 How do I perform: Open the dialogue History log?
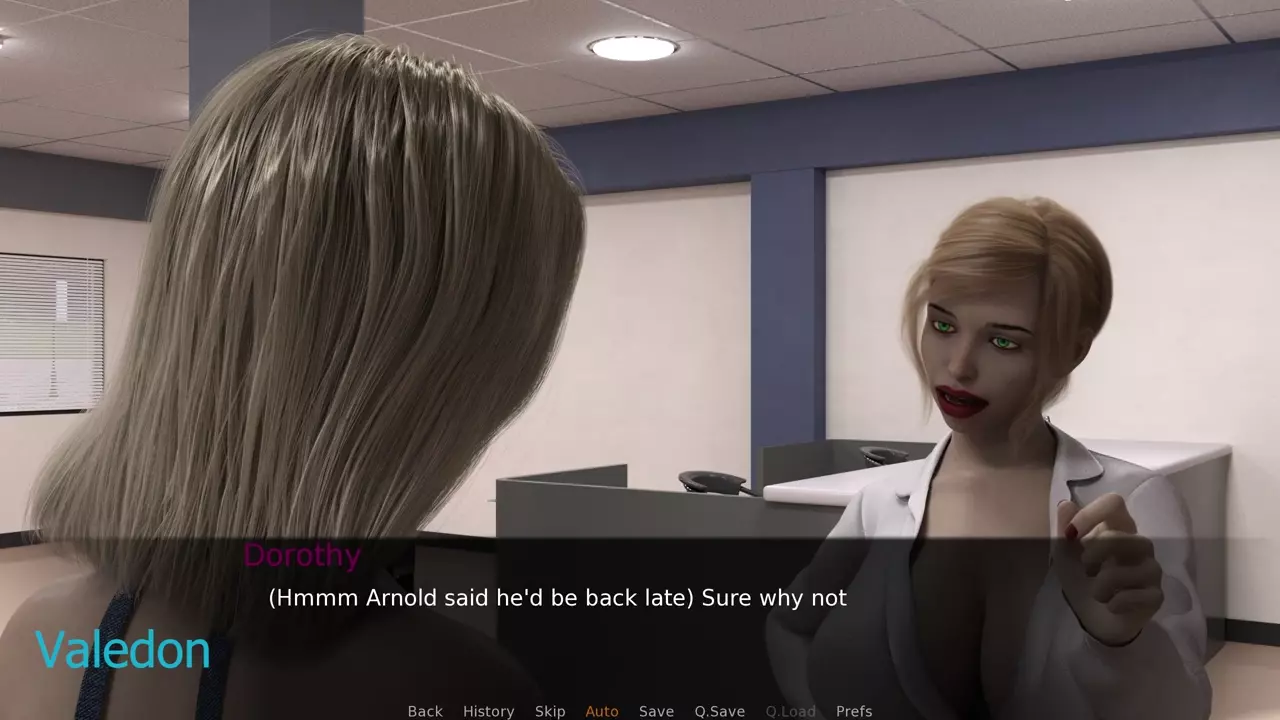(x=488, y=711)
